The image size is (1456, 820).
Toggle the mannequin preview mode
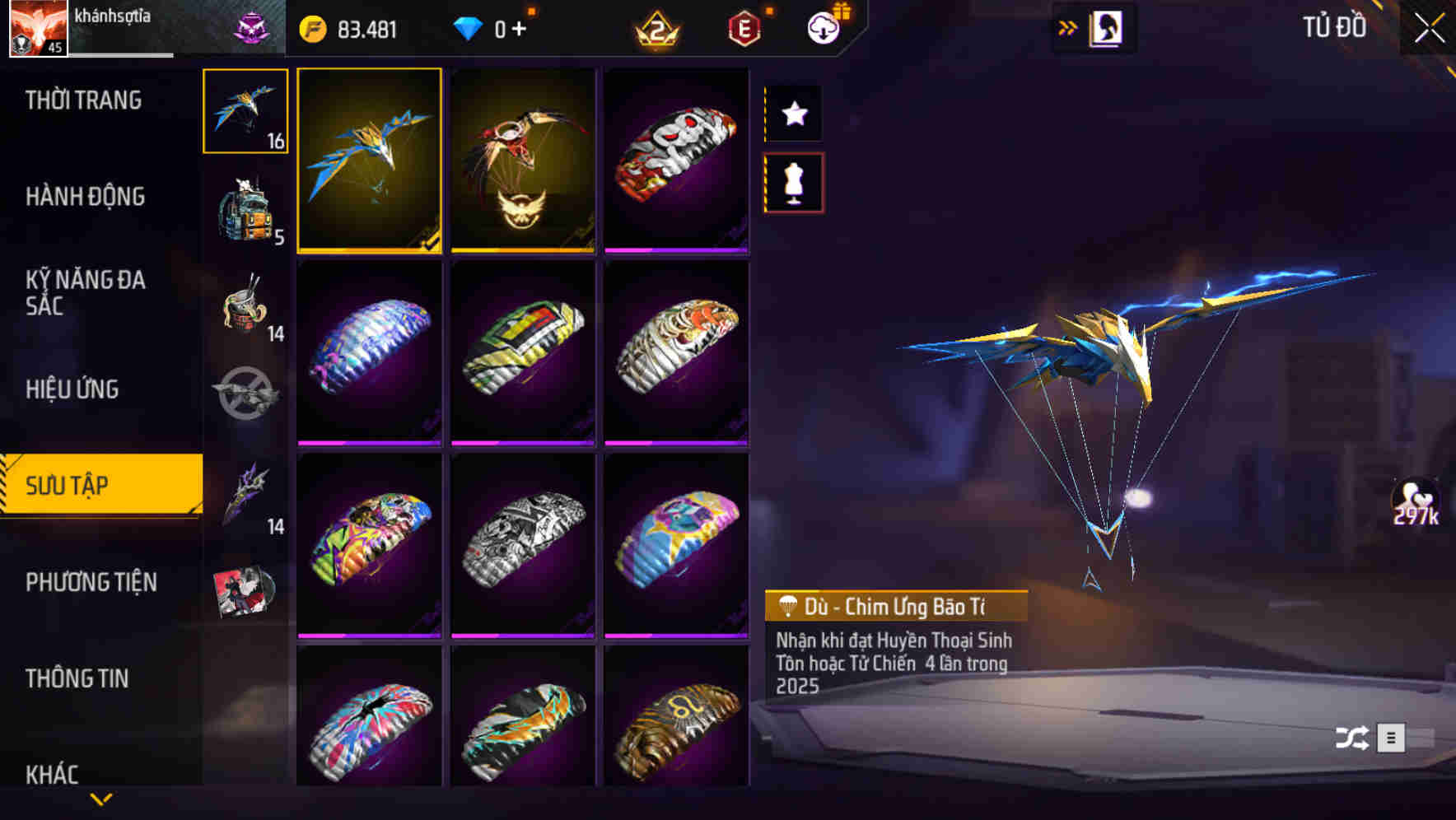click(793, 183)
